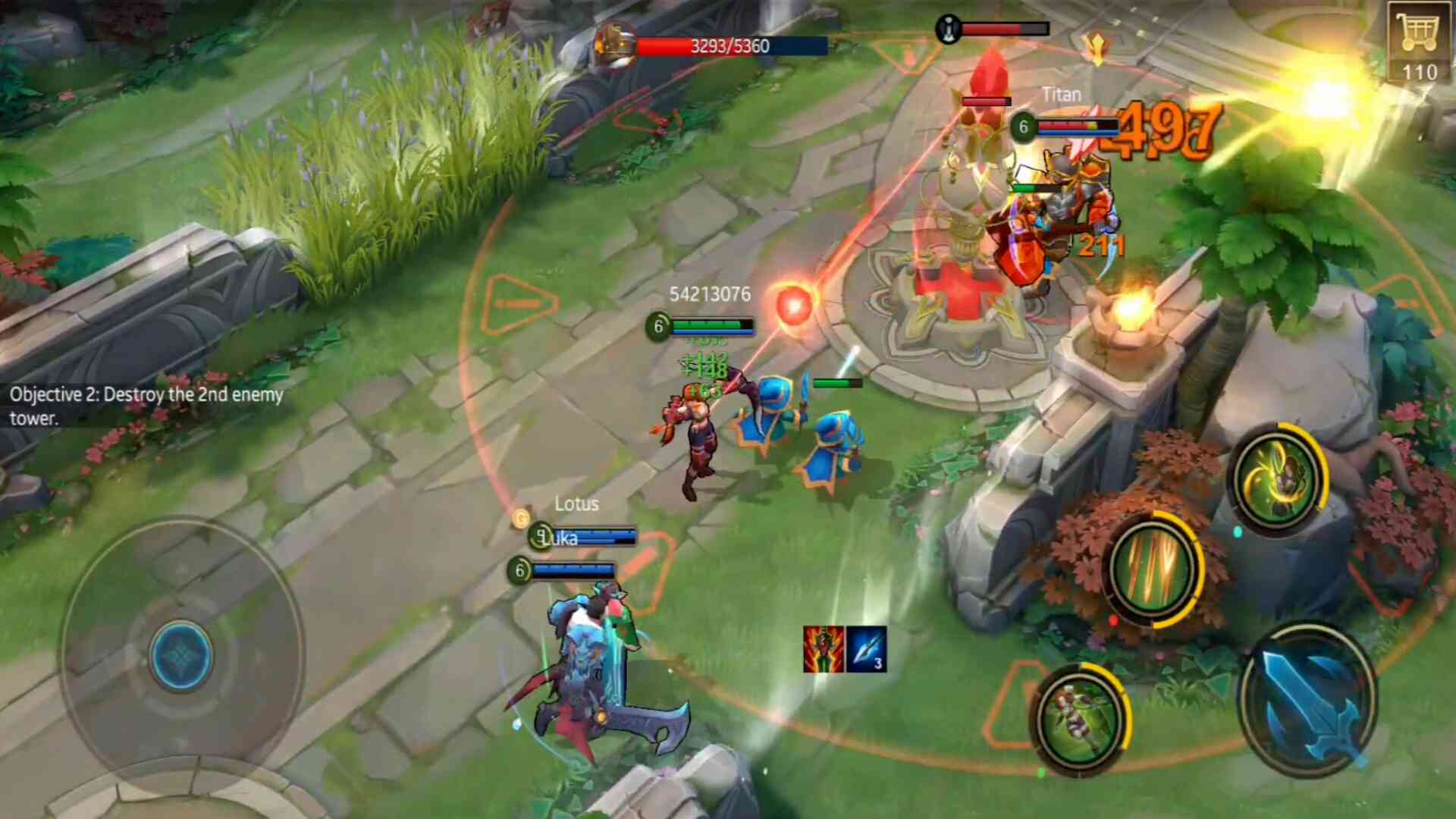Check the blue arrow buff with 3 stacks
Screen dimensions: 1456x819
[866, 649]
